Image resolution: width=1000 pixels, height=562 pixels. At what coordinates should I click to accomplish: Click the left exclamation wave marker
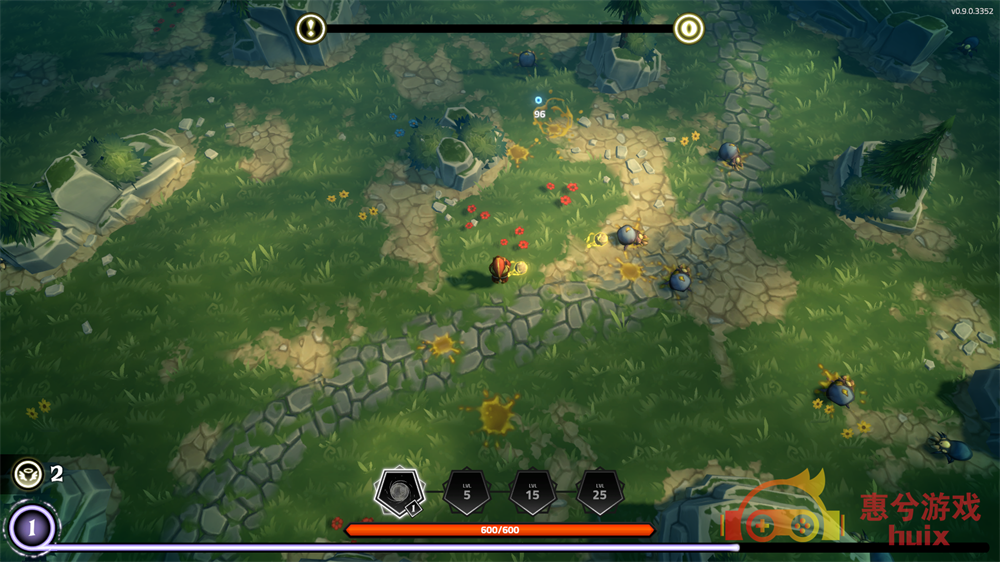[312, 28]
